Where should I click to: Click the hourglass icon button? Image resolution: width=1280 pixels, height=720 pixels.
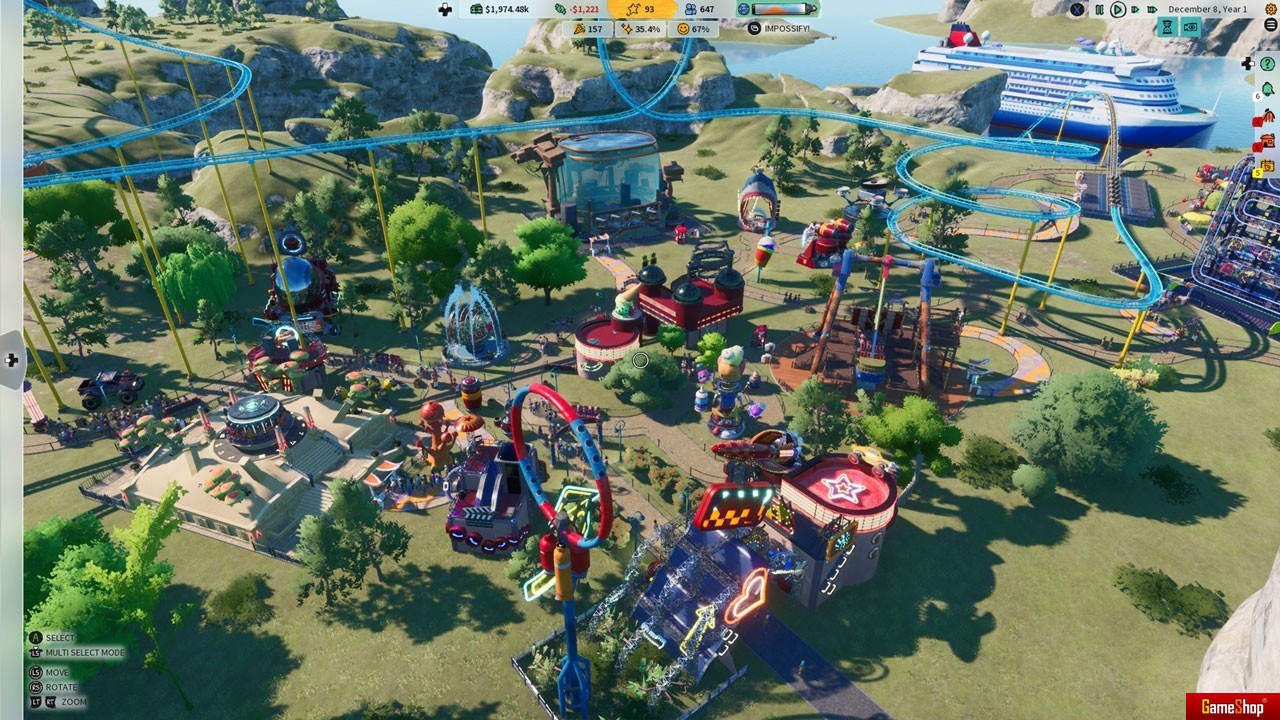point(1167,28)
